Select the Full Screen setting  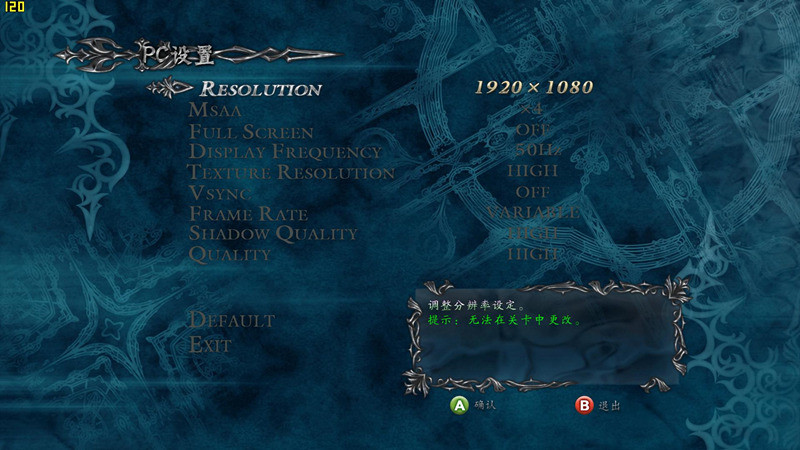251,132
